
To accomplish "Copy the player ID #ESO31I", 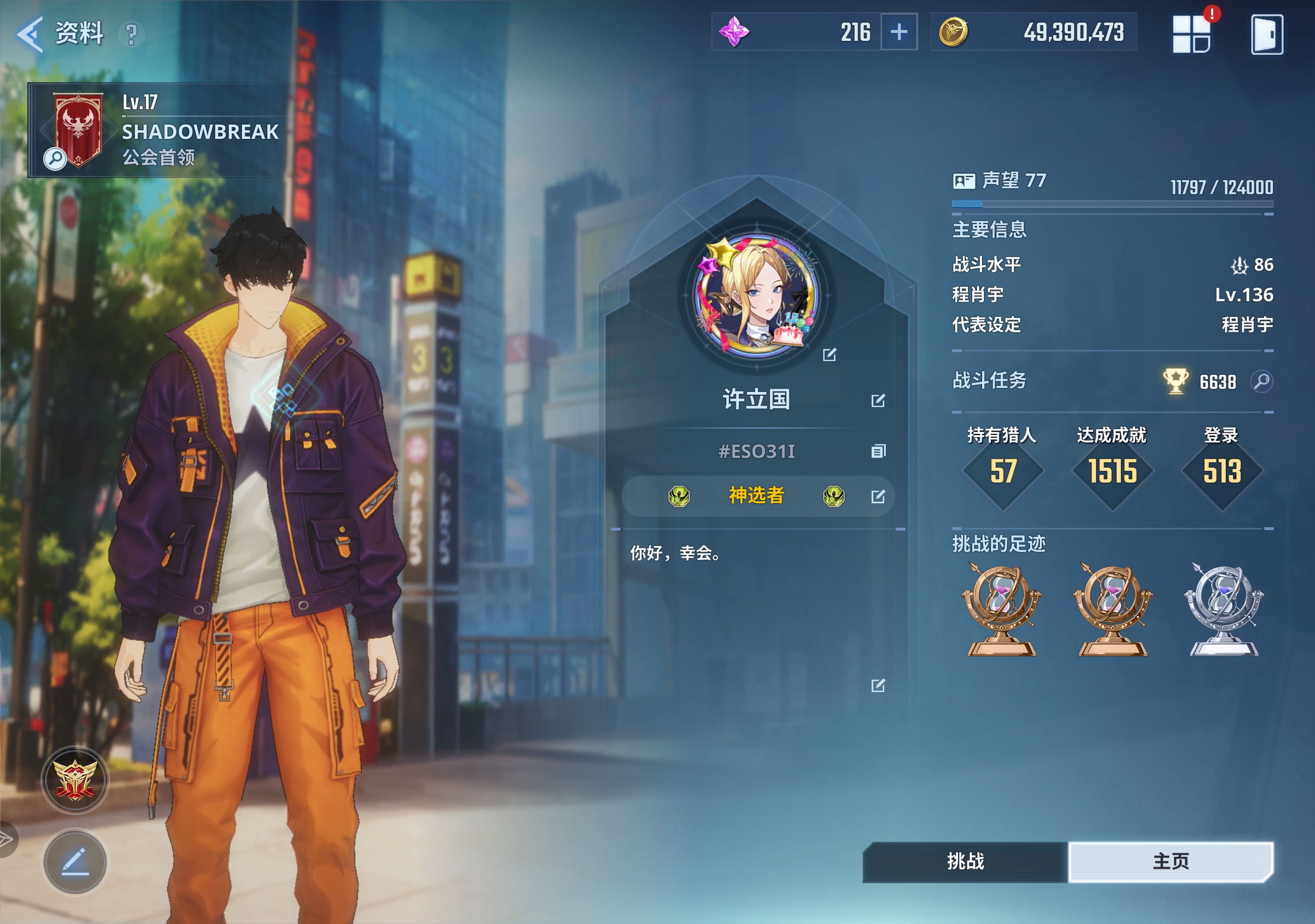I will (877, 451).
